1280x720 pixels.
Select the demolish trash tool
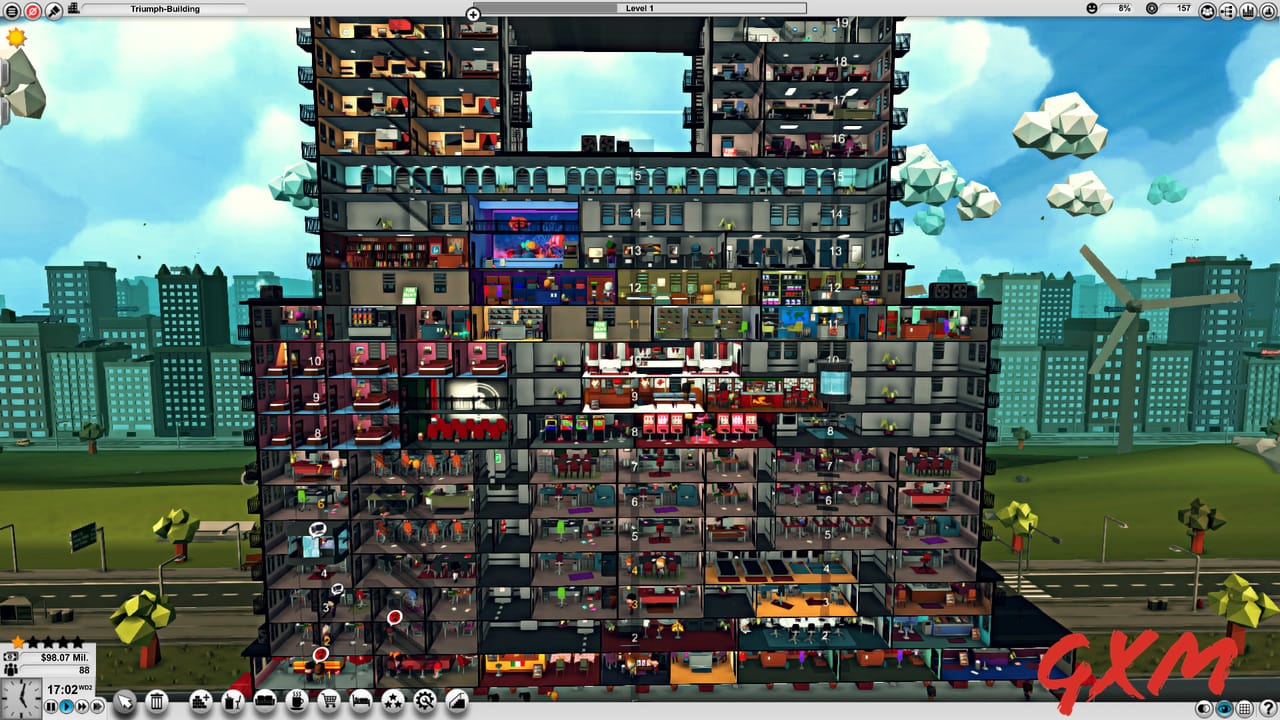tap(156, 703)
